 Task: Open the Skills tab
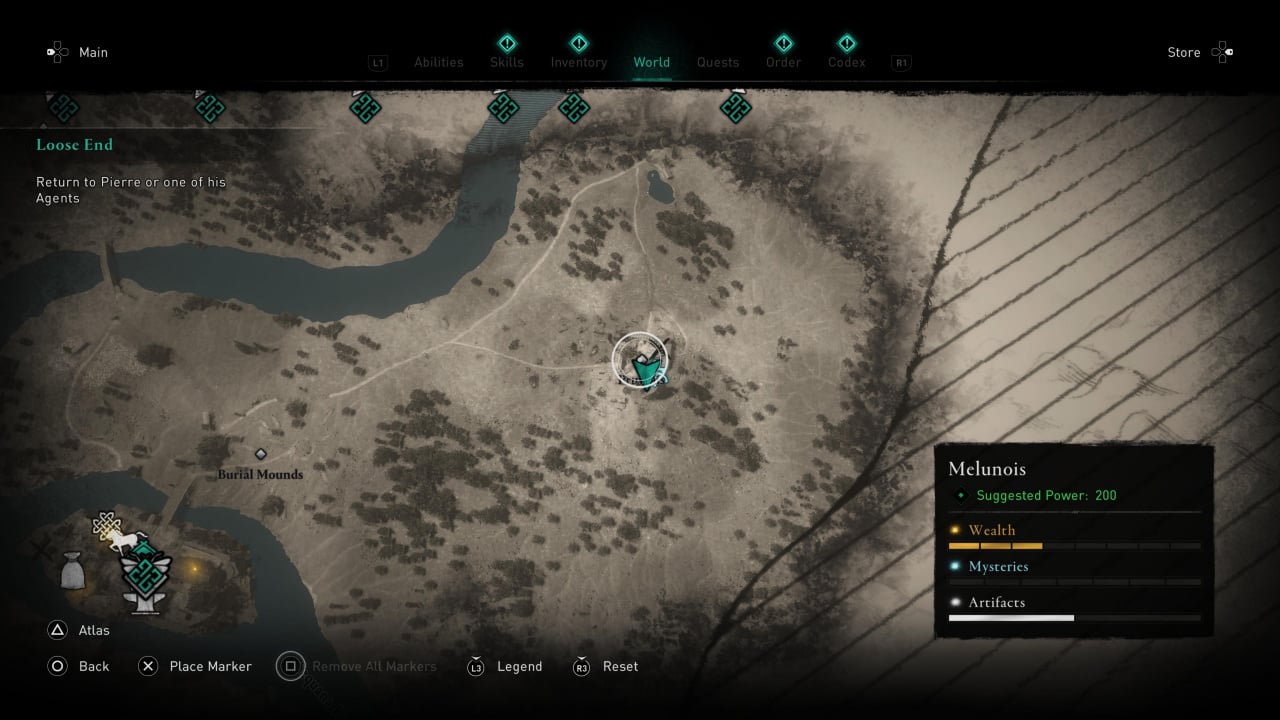point(507,62)
